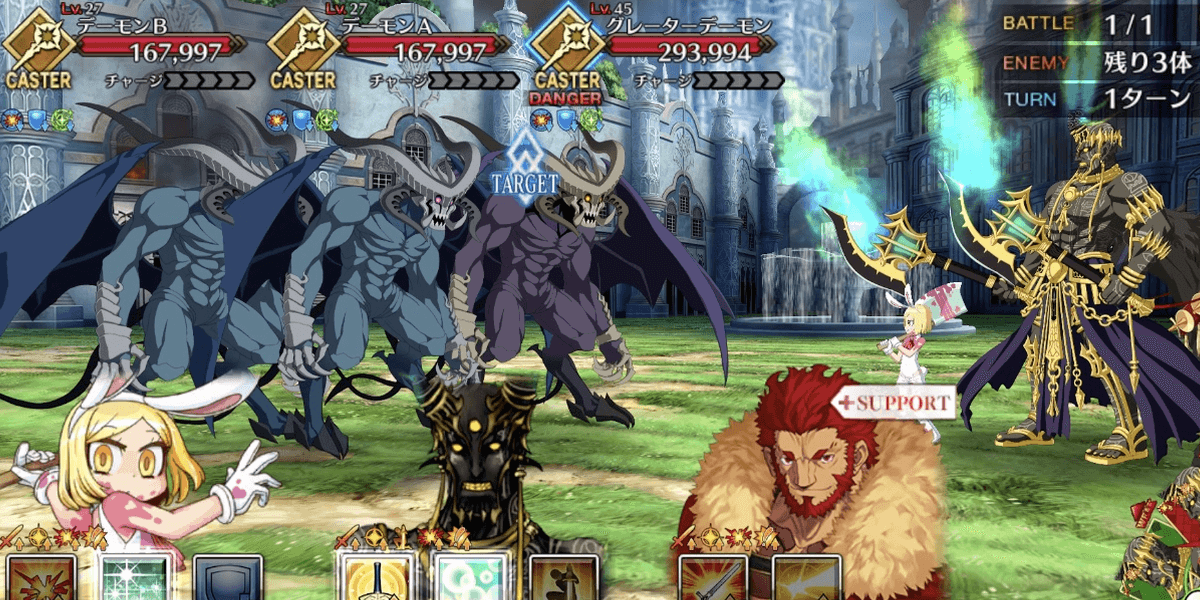This screenshot has width=1200, height=600.
Task: Activate the support servant's red sword skill
Action: coord(713,578)
